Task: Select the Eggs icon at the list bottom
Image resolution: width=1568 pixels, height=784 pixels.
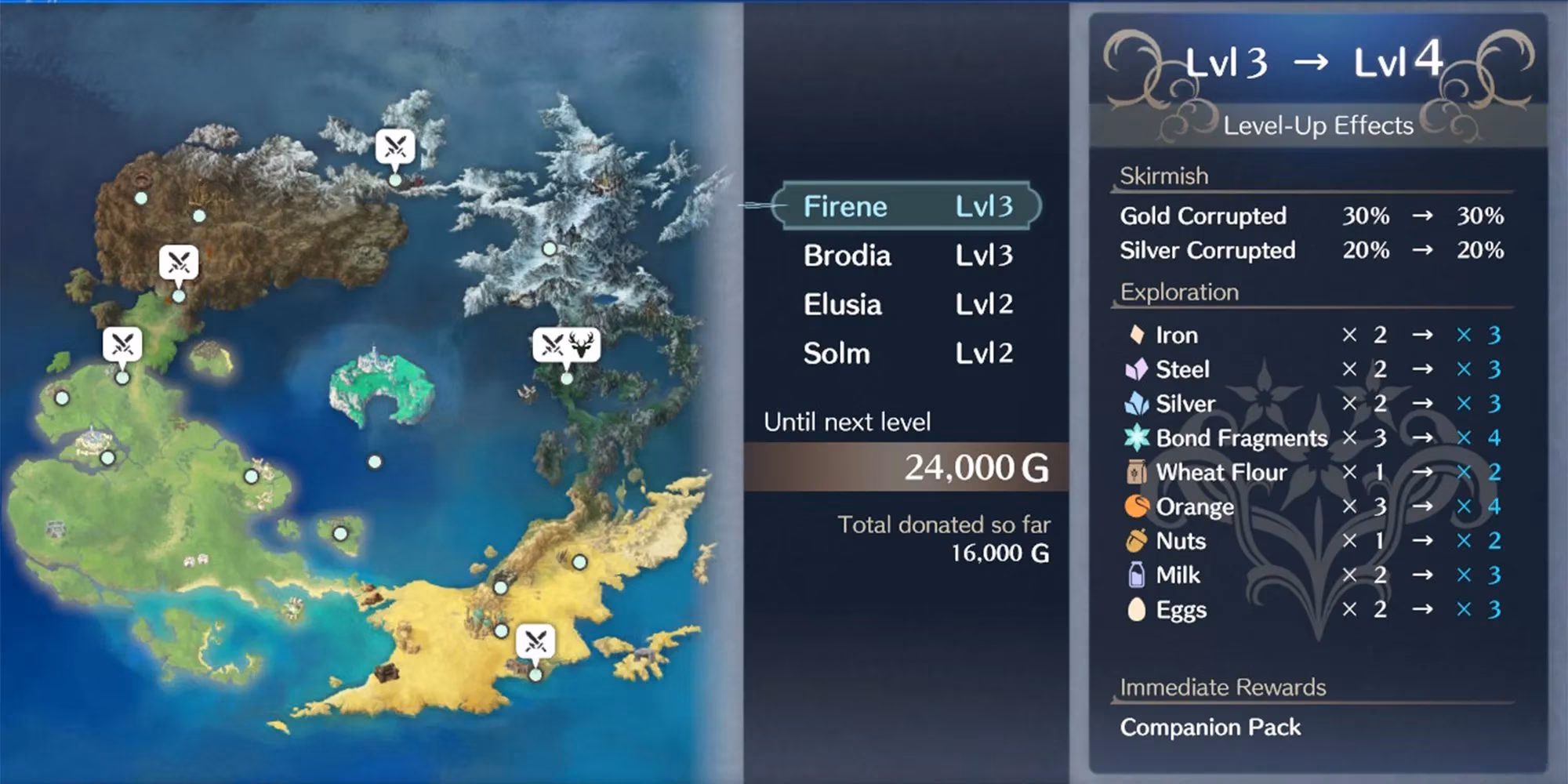Action: pos(1136,609)
